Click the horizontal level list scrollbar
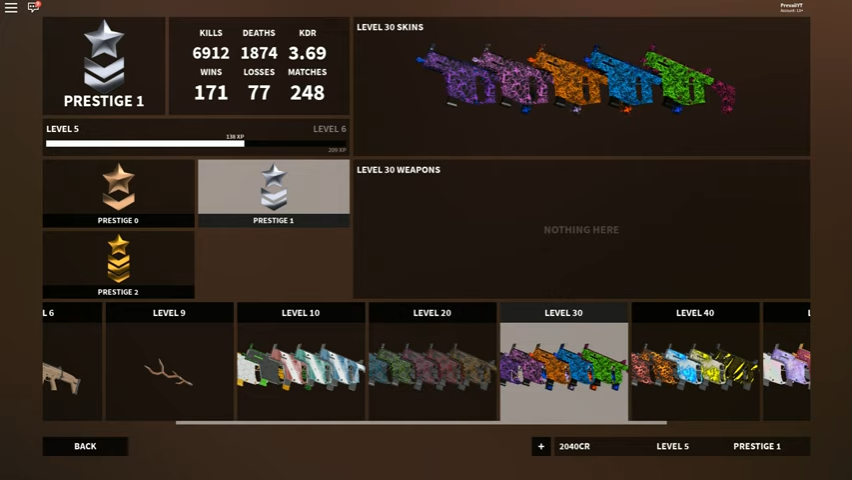Viewport: 852px width, 480px height. [420, 423]
